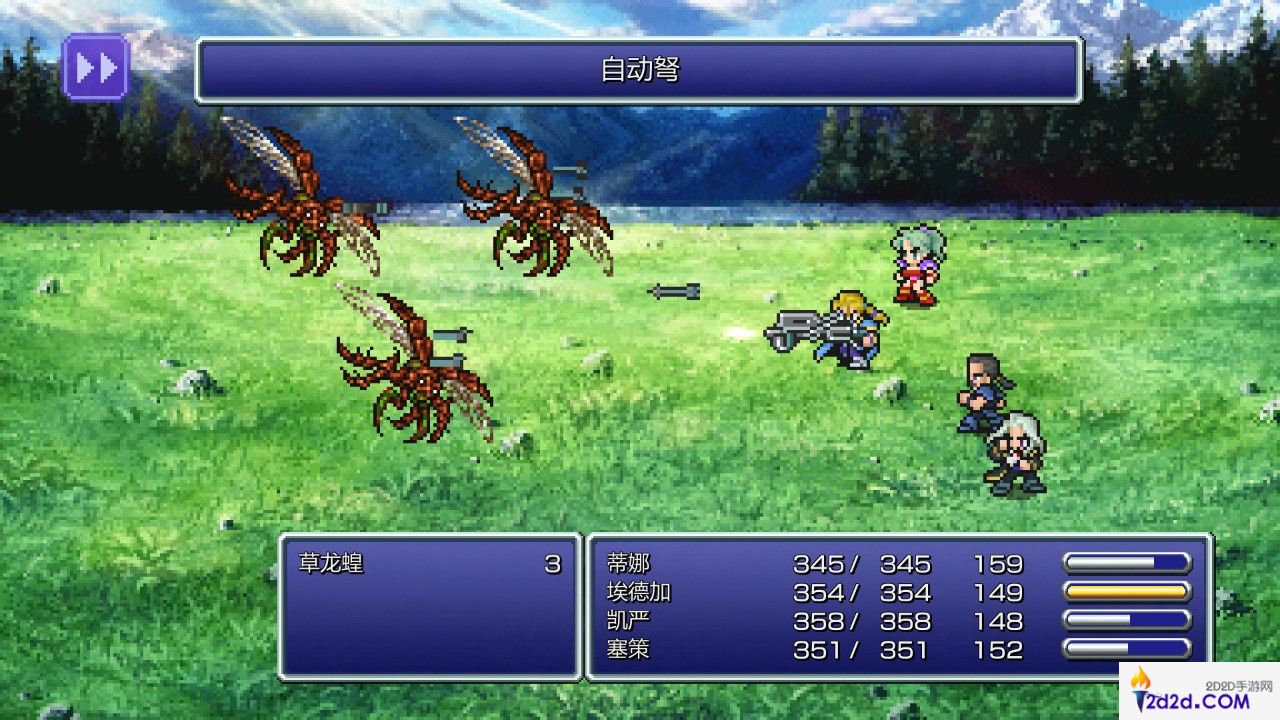Click the flying crossbow bolt projectile
This screenshot has height=720, width=1280.
click(x=675, y=293)
